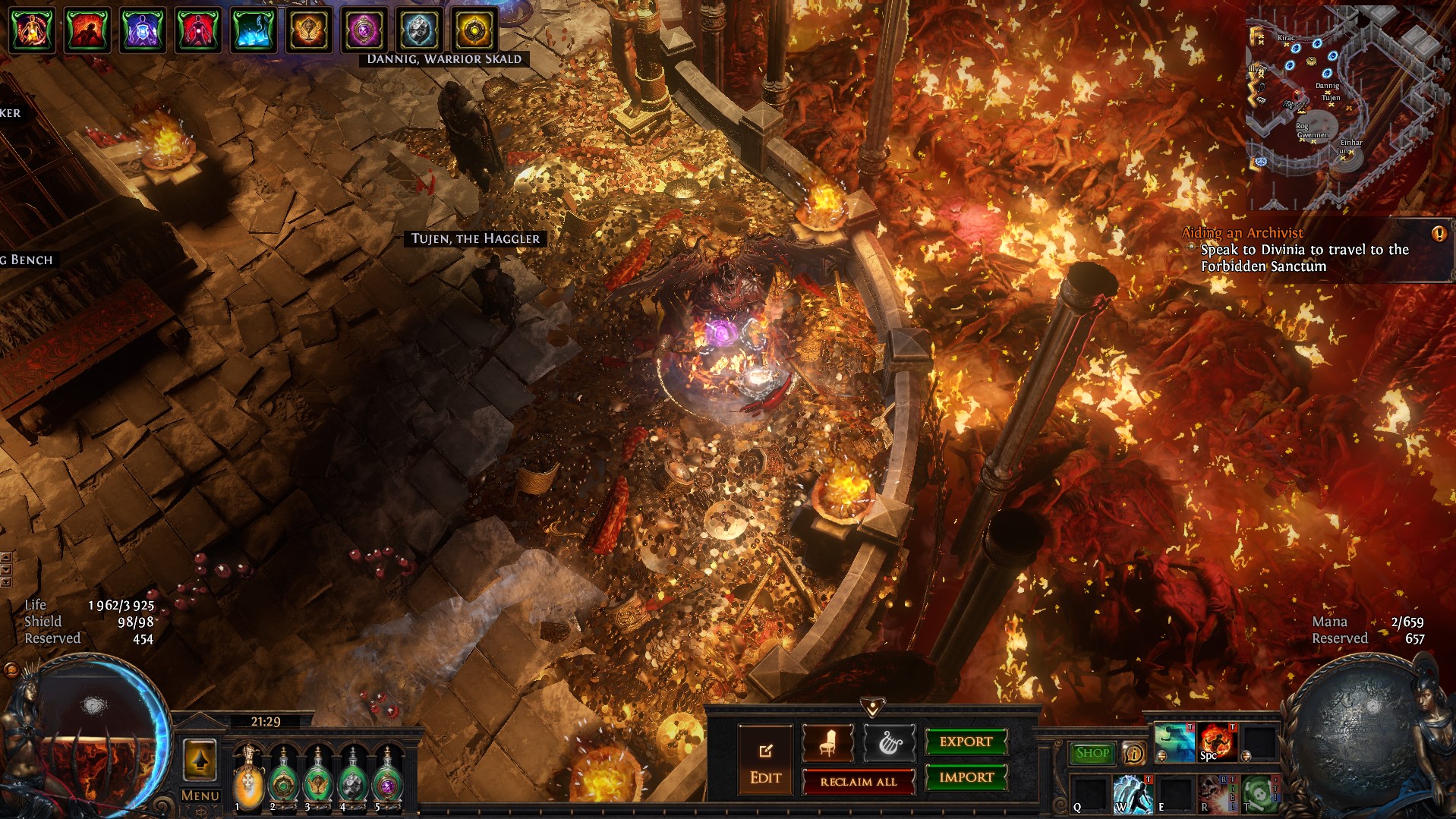Open the hideout decorations chair button
Viewport: 1456px width, 819px height.
click(828, 743)
